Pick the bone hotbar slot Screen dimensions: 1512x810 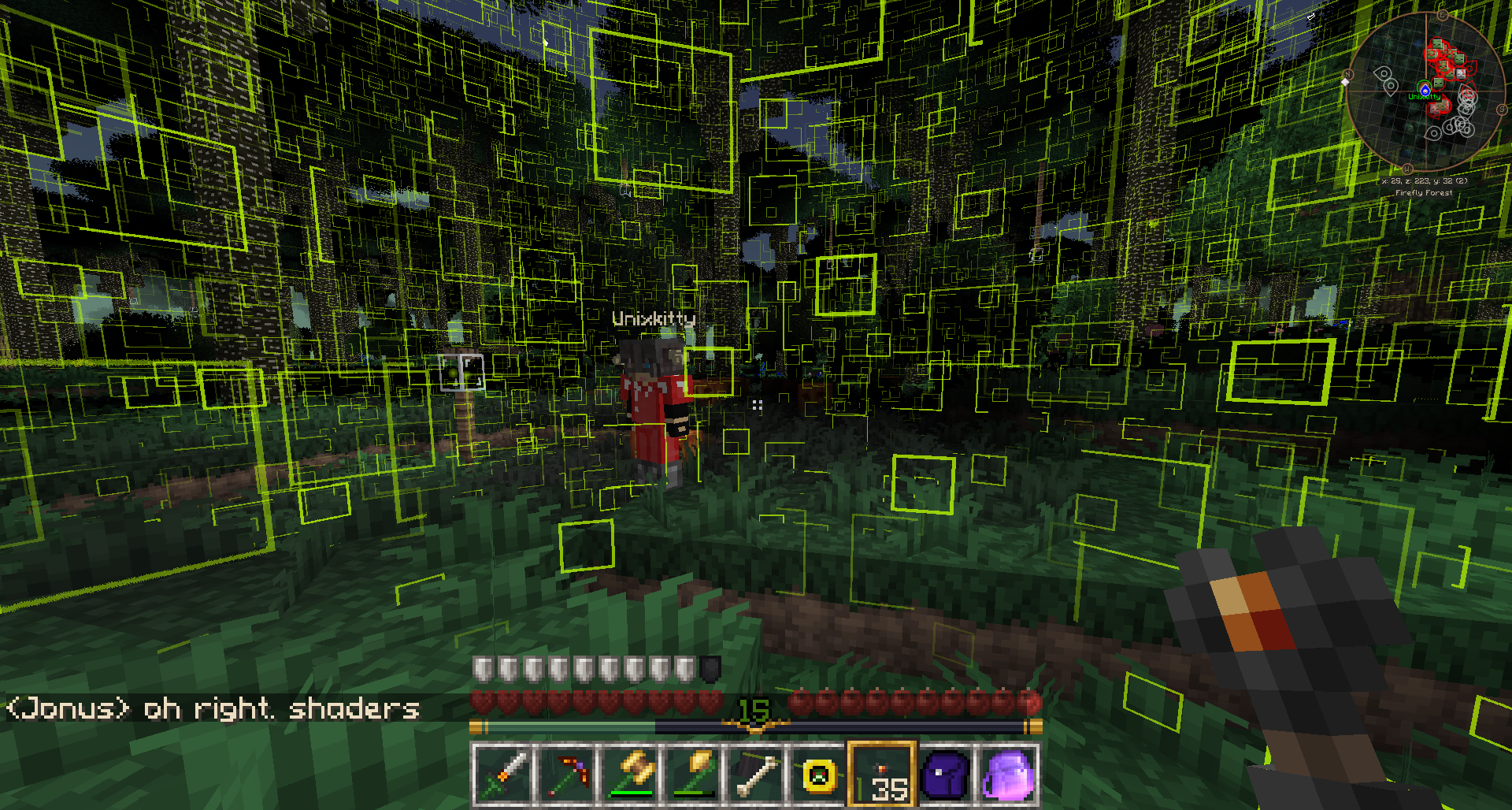pyautogui.click(x=756, y=775)
